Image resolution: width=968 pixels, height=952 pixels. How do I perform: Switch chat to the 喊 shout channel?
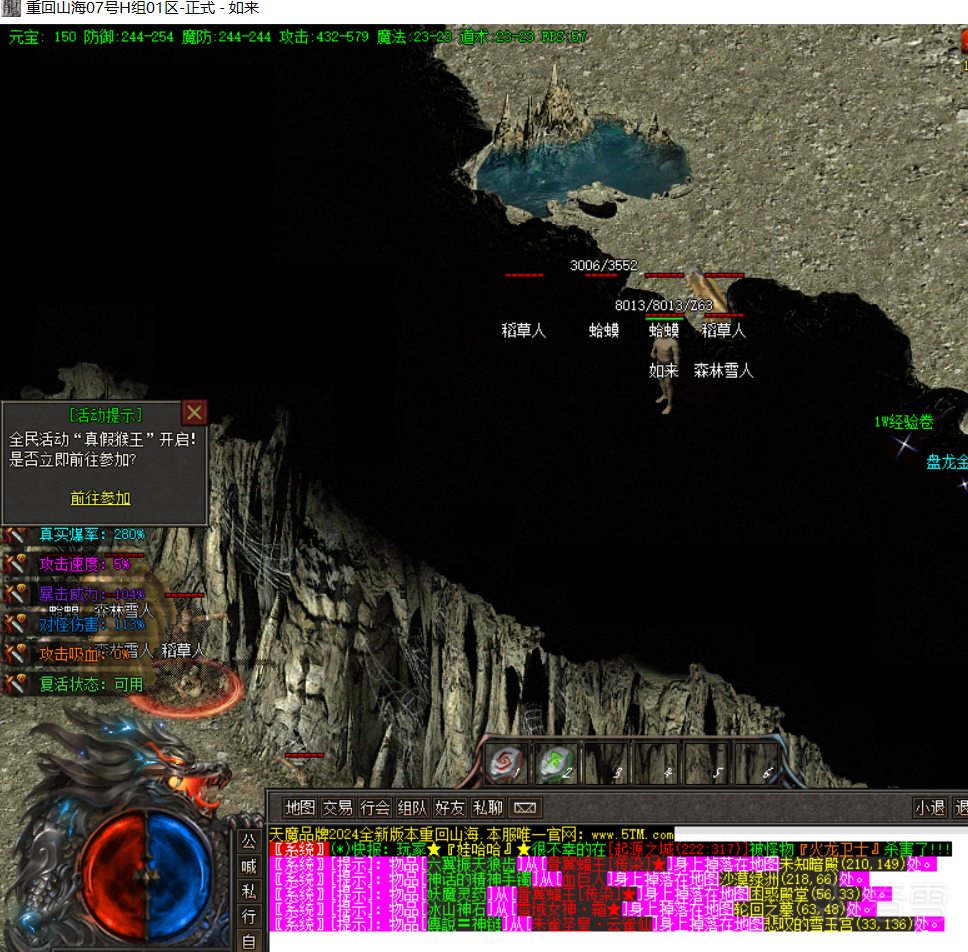[x=249, y=867]
